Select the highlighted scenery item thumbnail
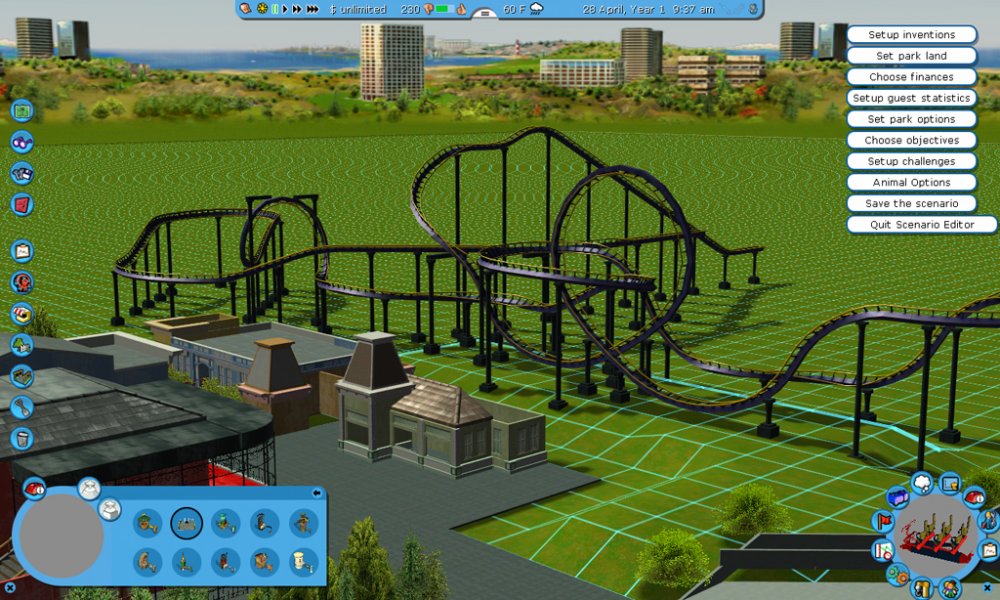 tap(187, 522)
